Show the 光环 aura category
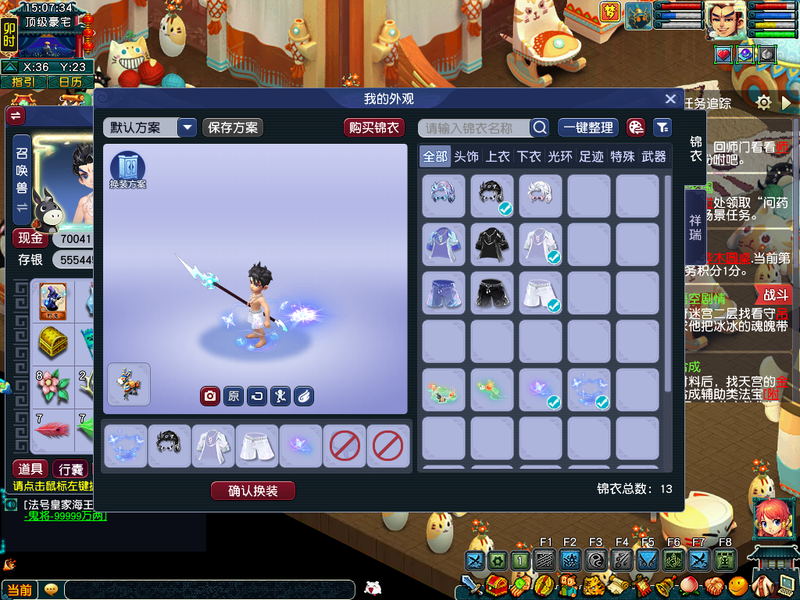Screen dimensions: 800x600 click(x=560, y=157)
